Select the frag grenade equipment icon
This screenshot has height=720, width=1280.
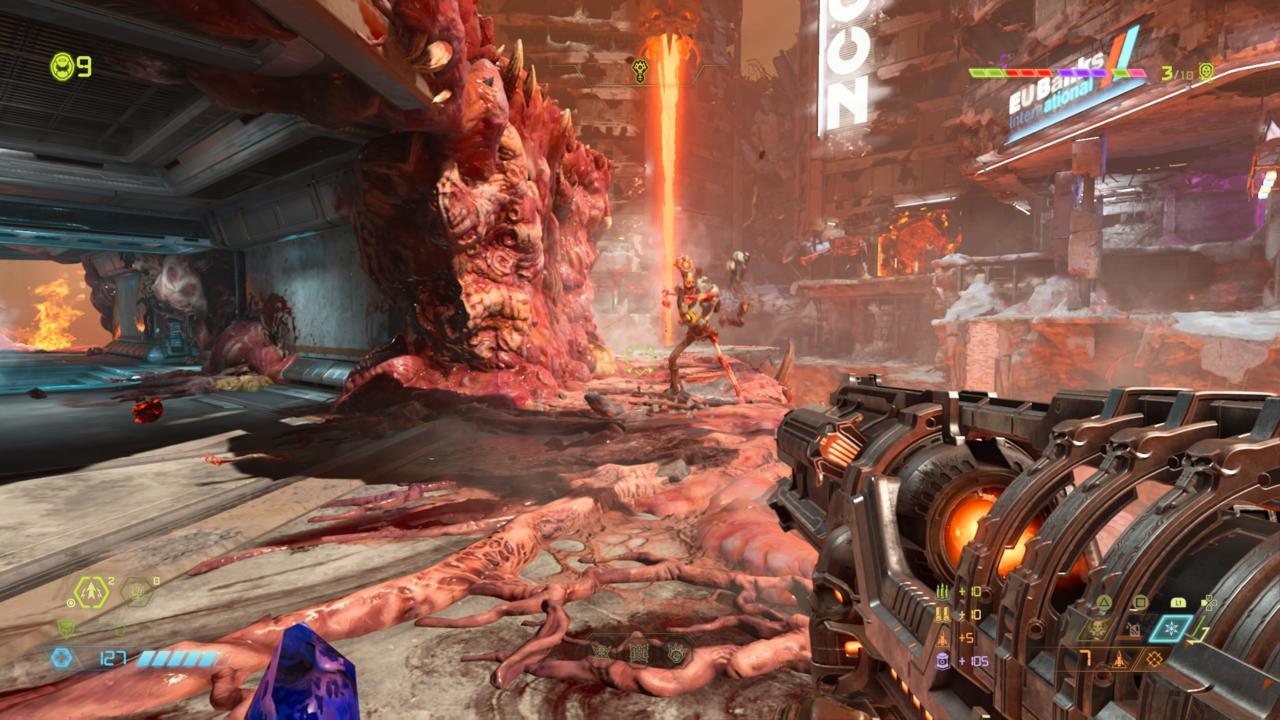pyautogui.click(x=91, y=593)
